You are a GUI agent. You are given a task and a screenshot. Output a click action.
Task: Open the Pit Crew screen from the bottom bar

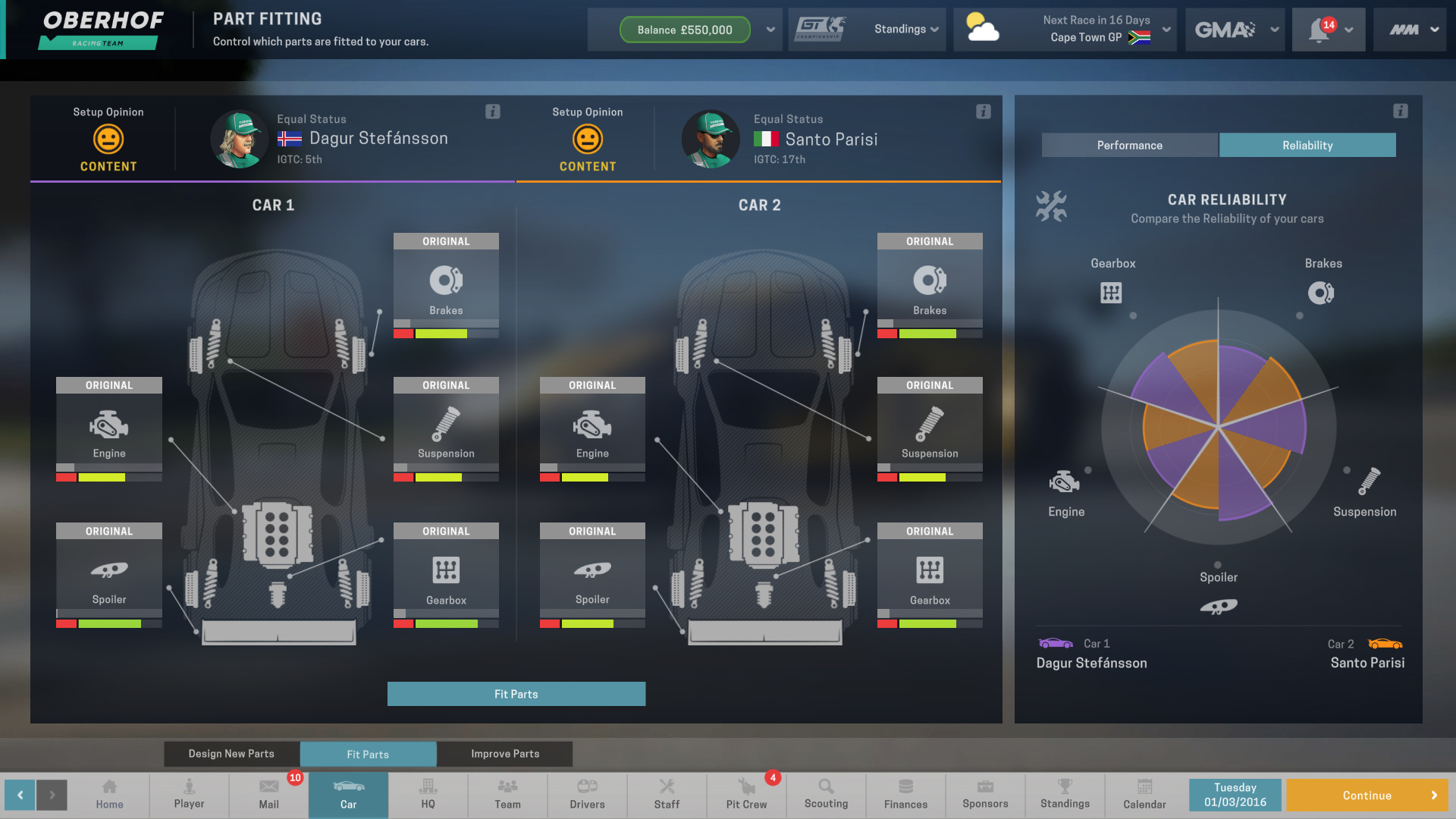click(x=746, y=795)
